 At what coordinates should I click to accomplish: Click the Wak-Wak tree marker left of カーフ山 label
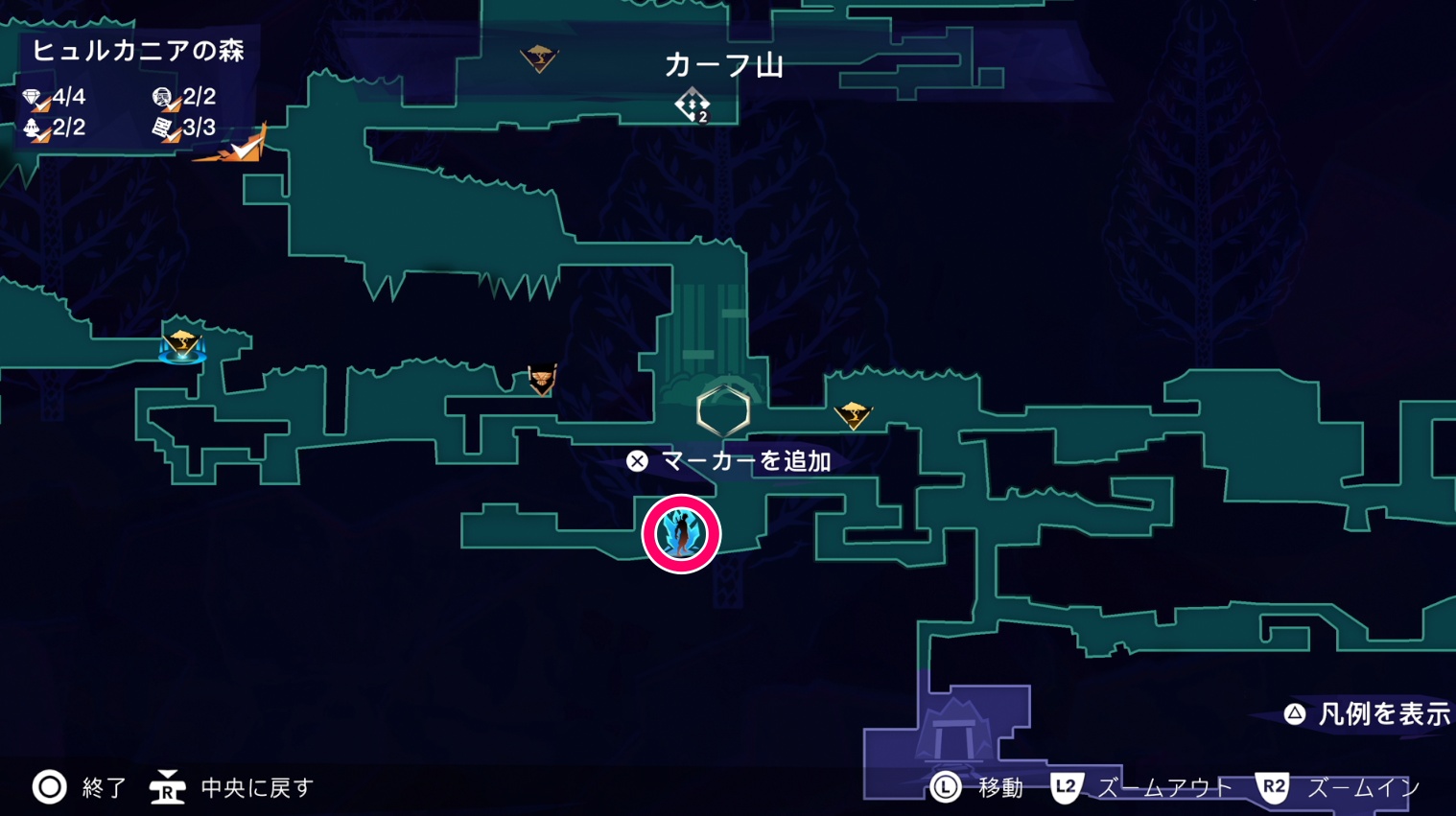pos(538,58)
